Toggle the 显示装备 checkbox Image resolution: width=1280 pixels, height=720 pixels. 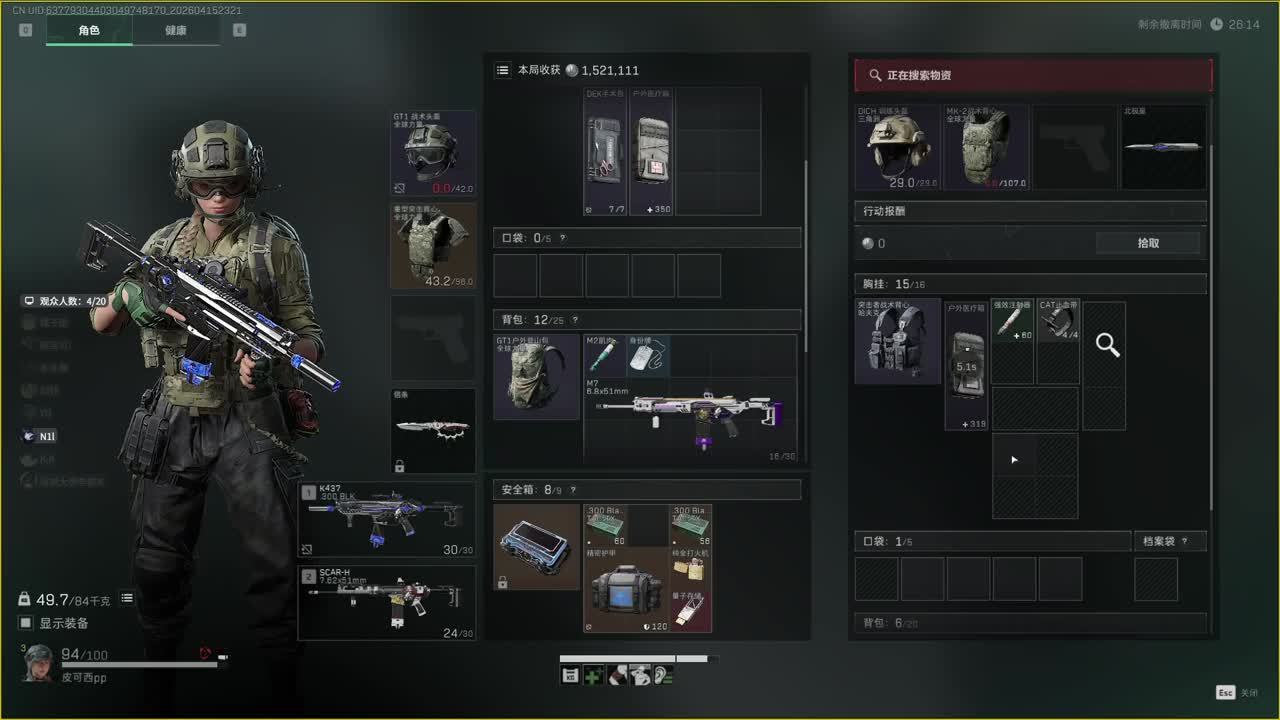pyautogui.click(x=26, y=623)
